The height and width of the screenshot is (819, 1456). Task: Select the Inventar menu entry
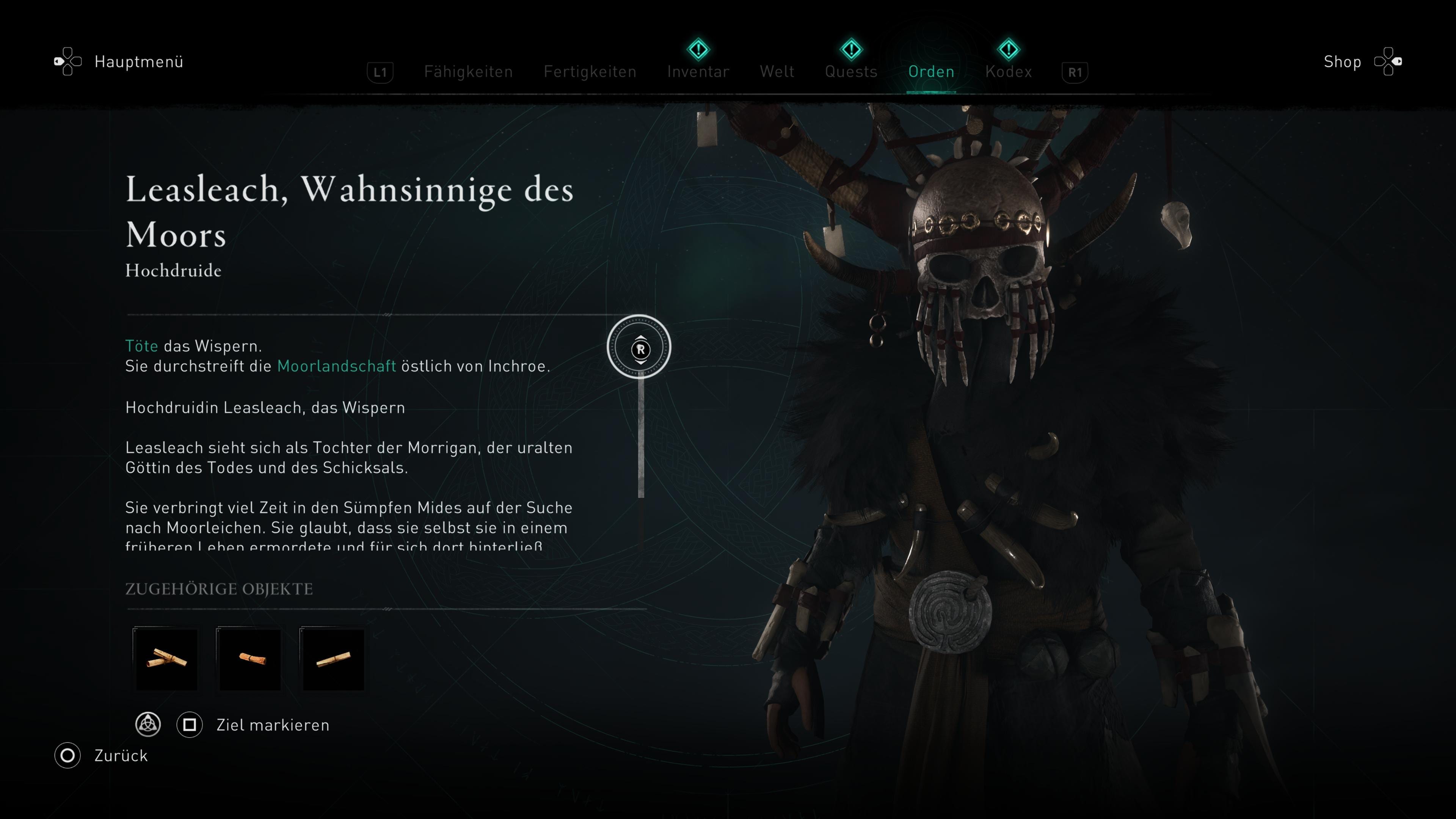click(x=698, y=72)
